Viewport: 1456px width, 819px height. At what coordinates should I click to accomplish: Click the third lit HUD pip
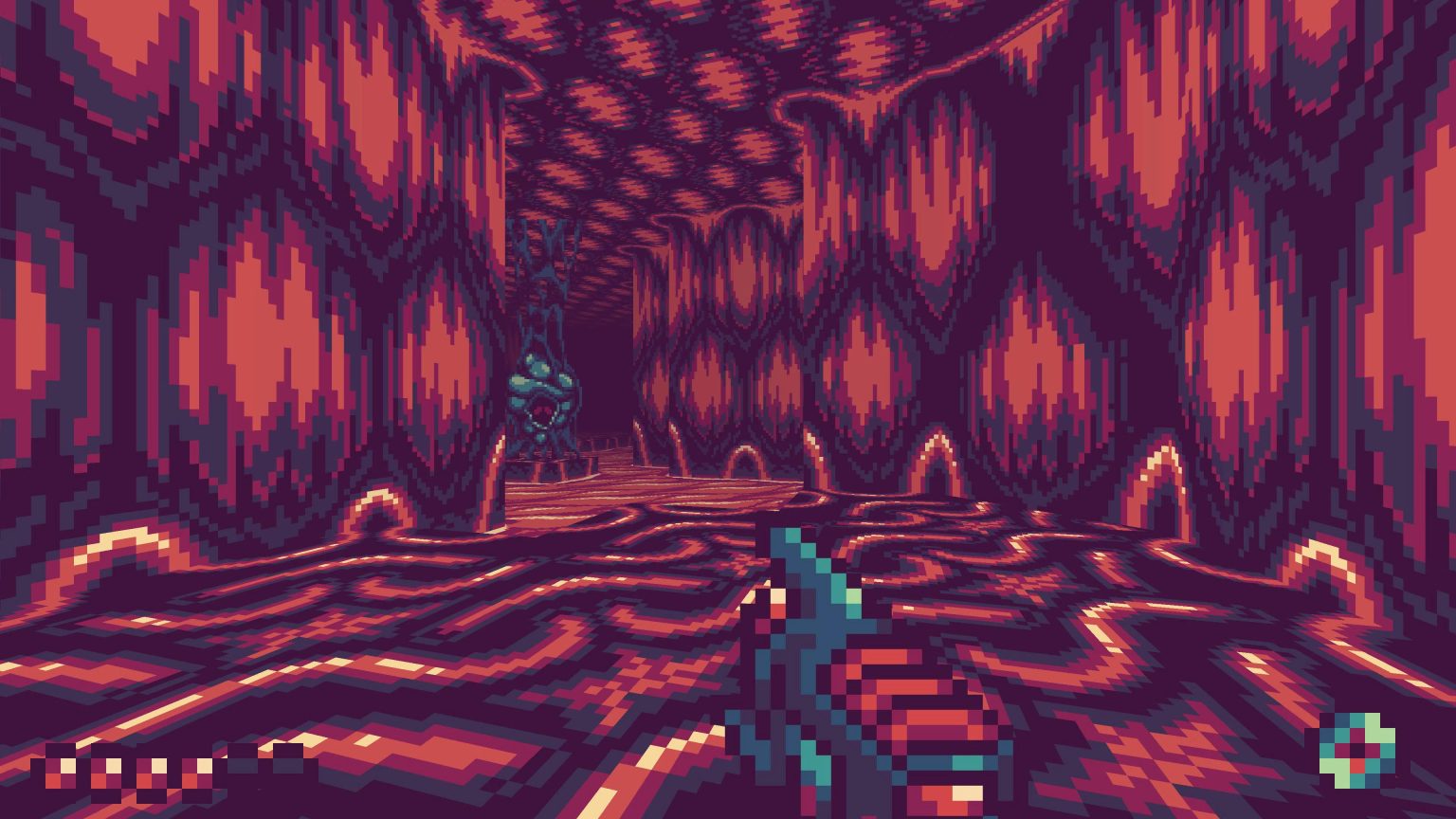(x=154, y=771)
